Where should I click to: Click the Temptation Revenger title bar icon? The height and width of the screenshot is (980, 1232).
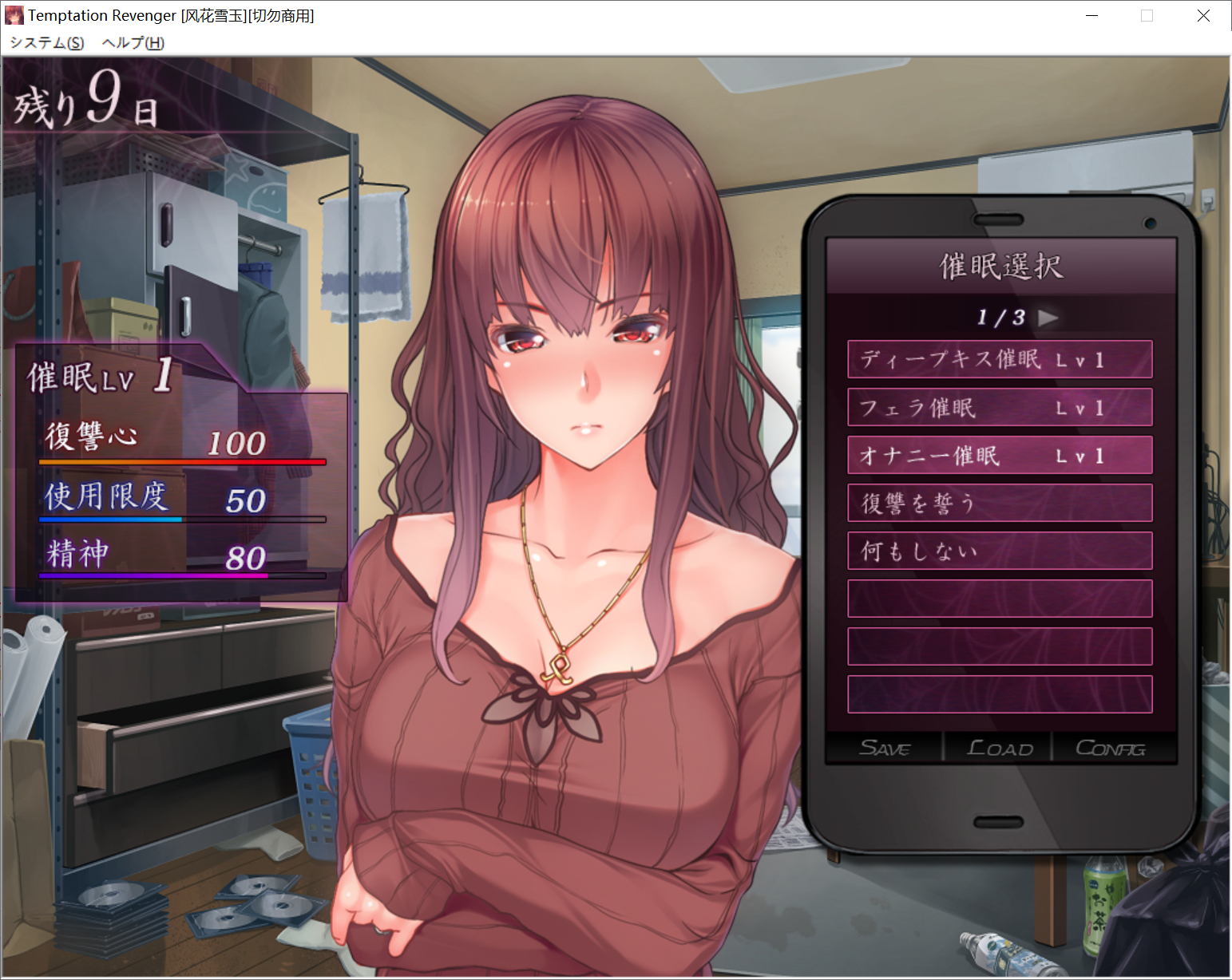coord(14,15)
